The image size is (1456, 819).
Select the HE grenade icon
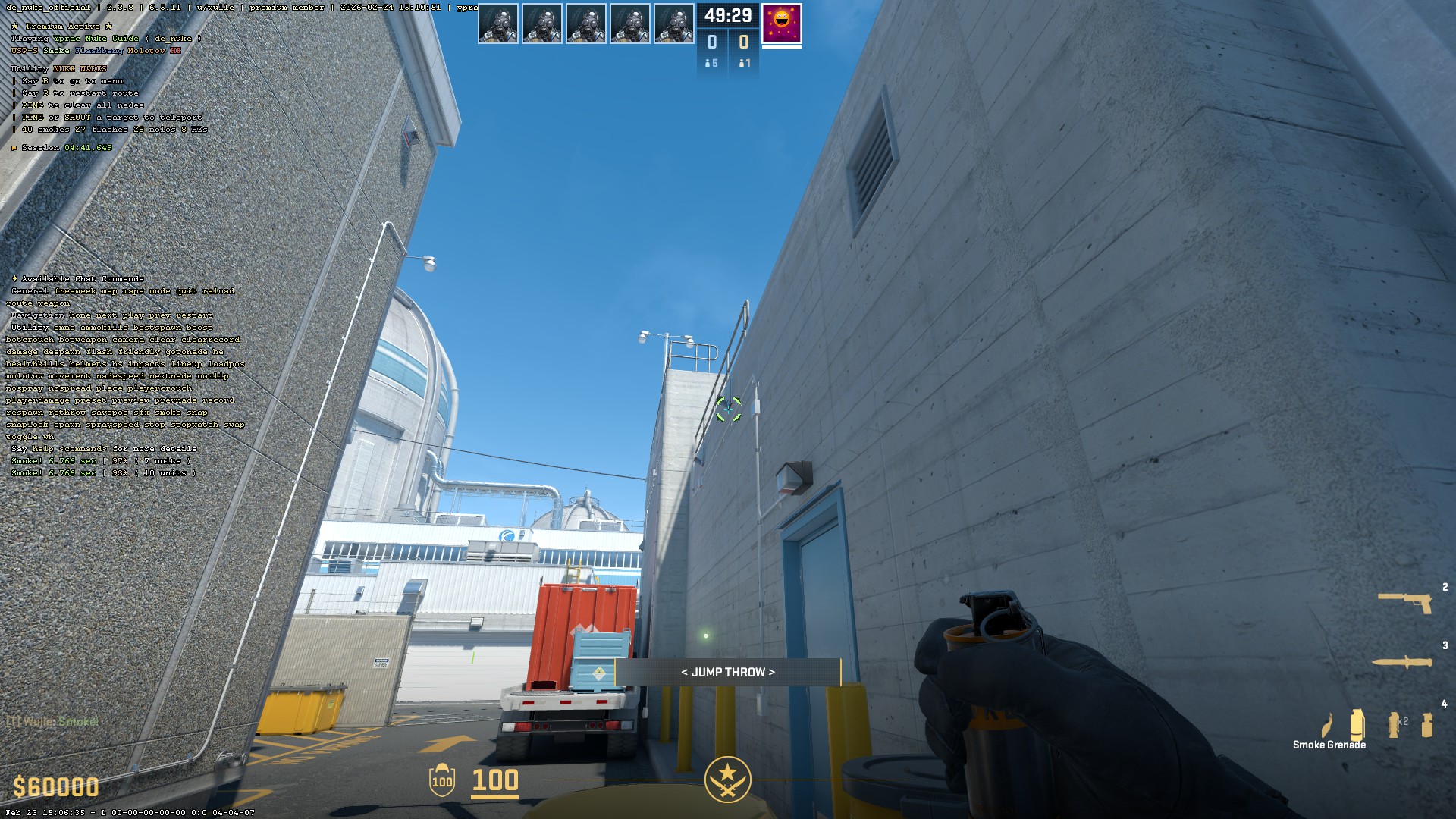tap(1427, 724)
